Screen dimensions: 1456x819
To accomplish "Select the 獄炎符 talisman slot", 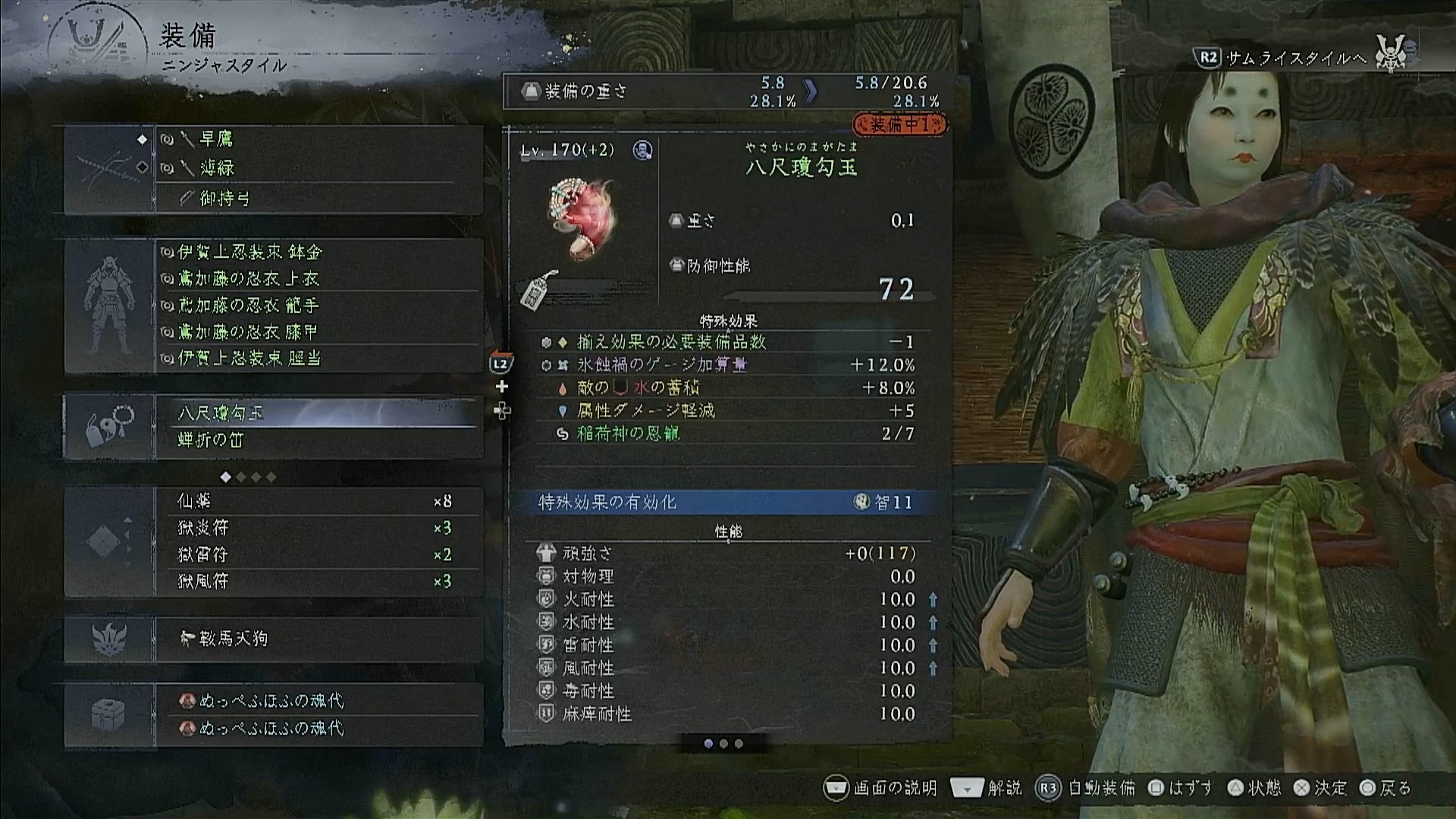I will point(318,528).
